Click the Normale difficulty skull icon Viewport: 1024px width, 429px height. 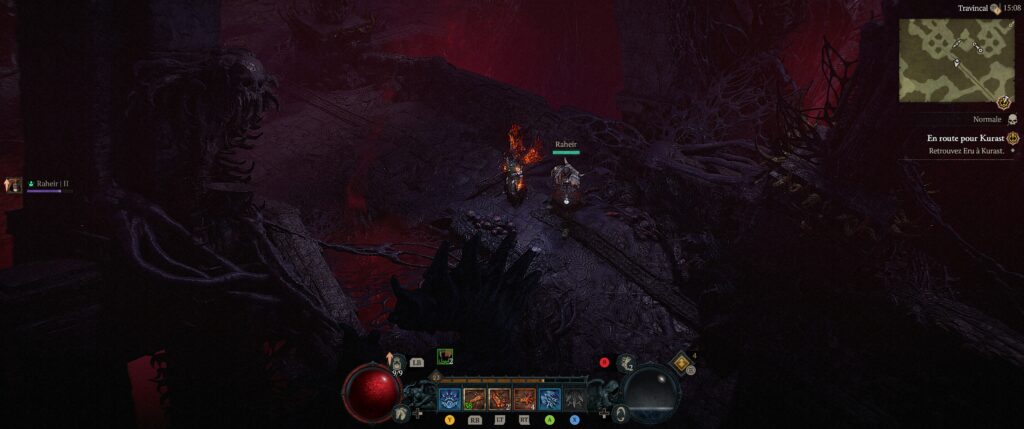point(1010,118)
